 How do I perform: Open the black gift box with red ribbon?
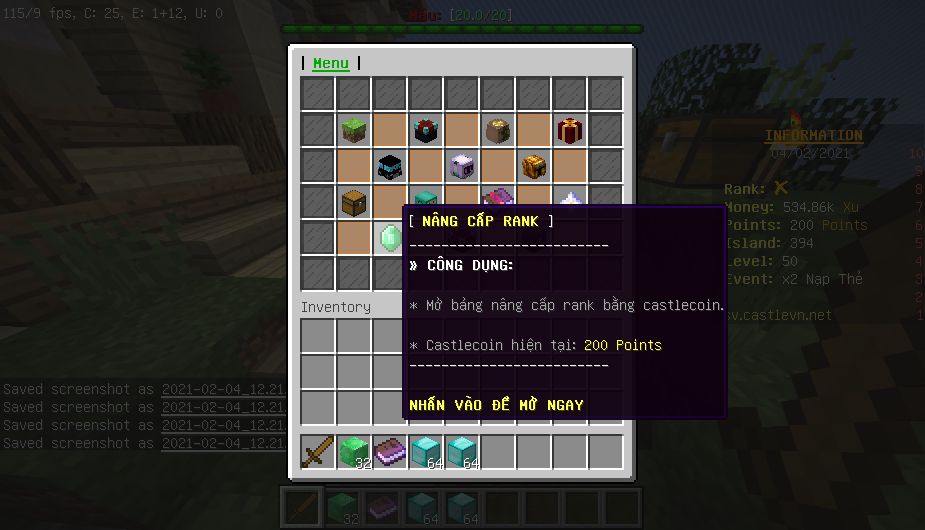click(426, 130)
